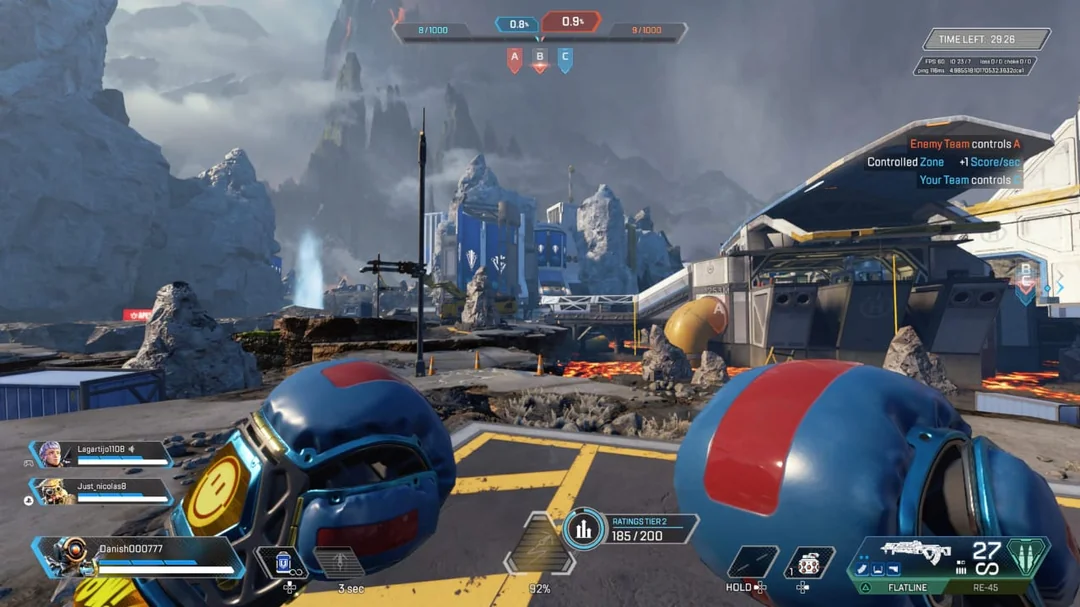This screenshot has height=607, width=1080.
Task: Click the ammo type icon beside the ammo count
Action: tap(1026, 557)
